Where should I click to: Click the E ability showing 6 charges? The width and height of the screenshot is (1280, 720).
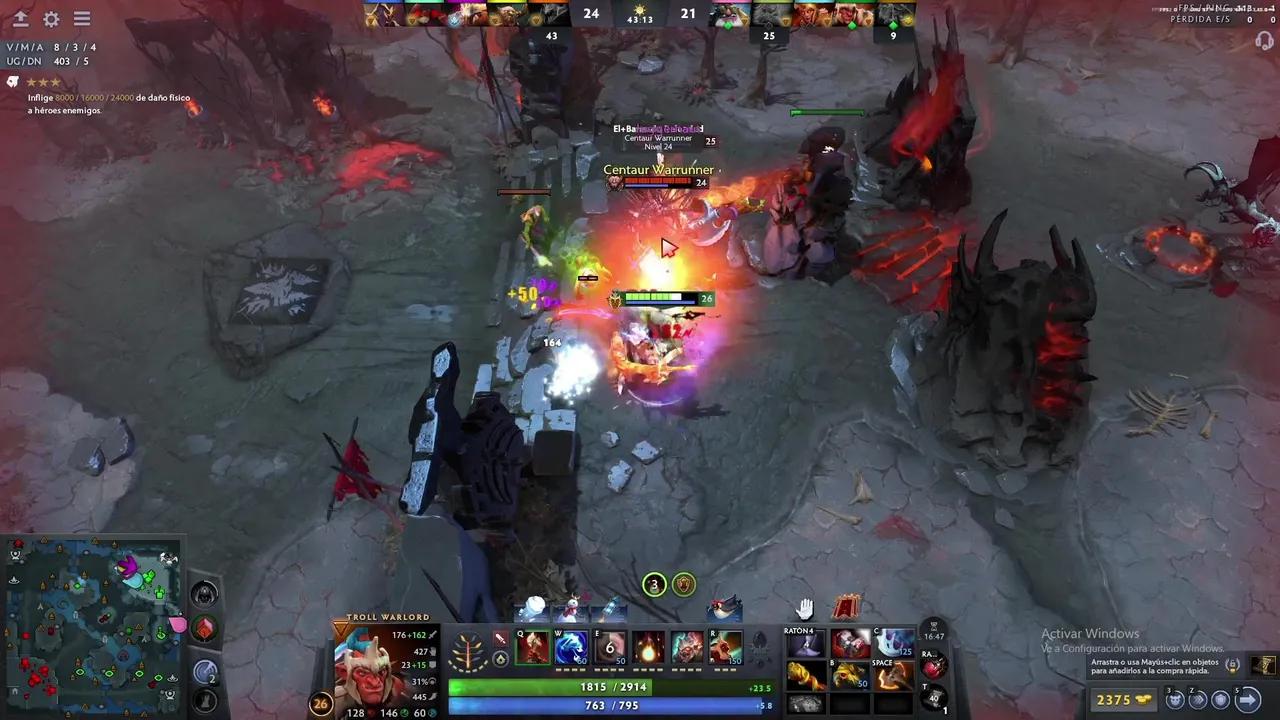(x=610, y=647)
